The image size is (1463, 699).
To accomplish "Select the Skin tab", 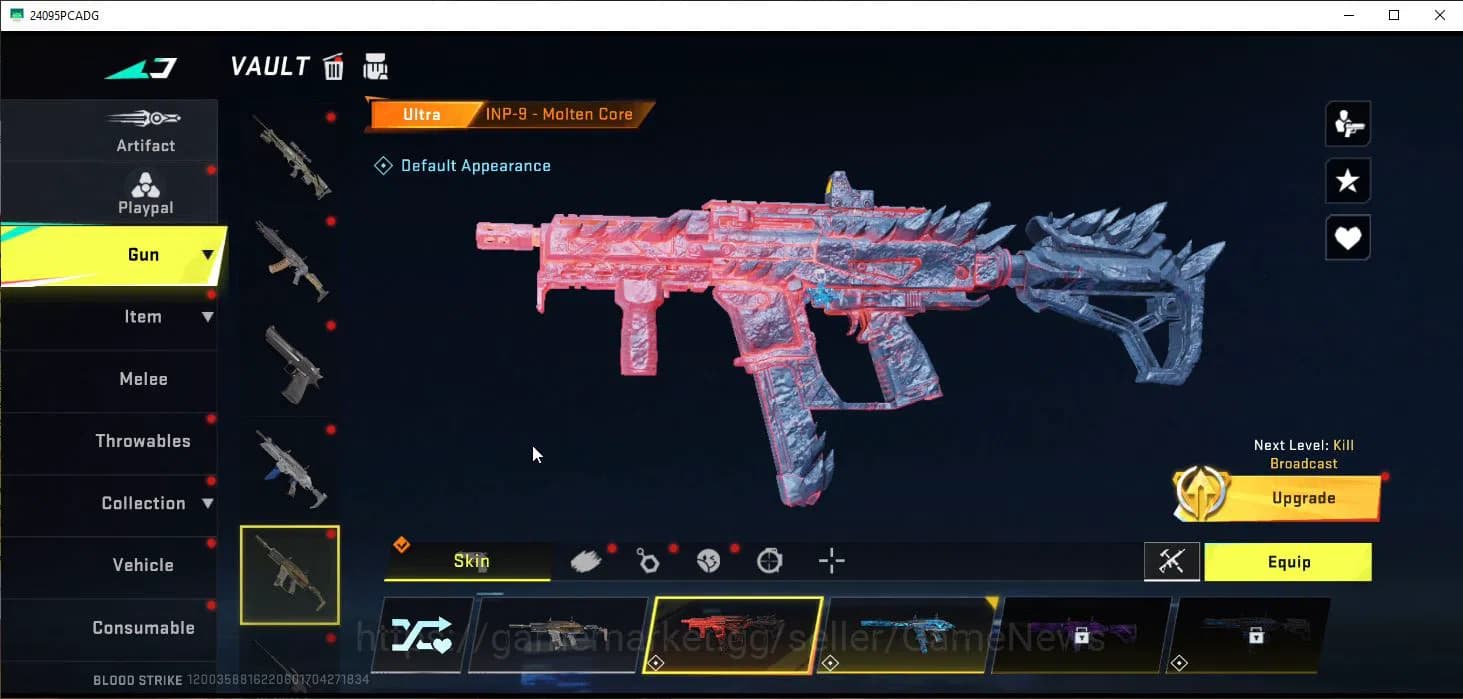I will (x=470, y=561).
